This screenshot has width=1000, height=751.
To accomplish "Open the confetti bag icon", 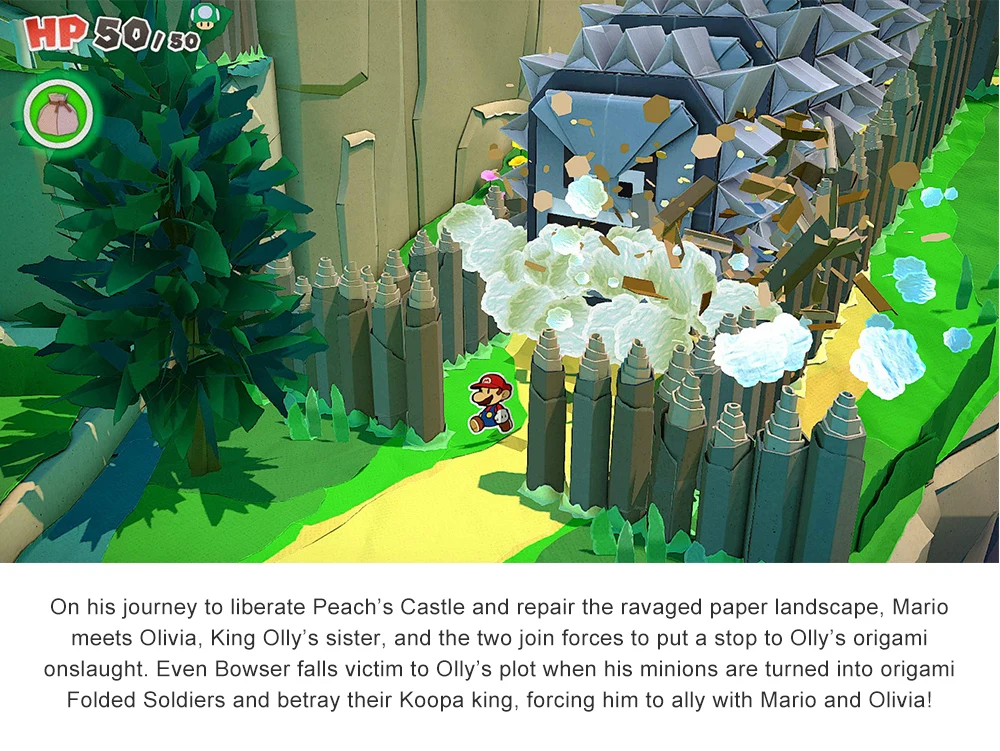I will click(x=55, y=110).
